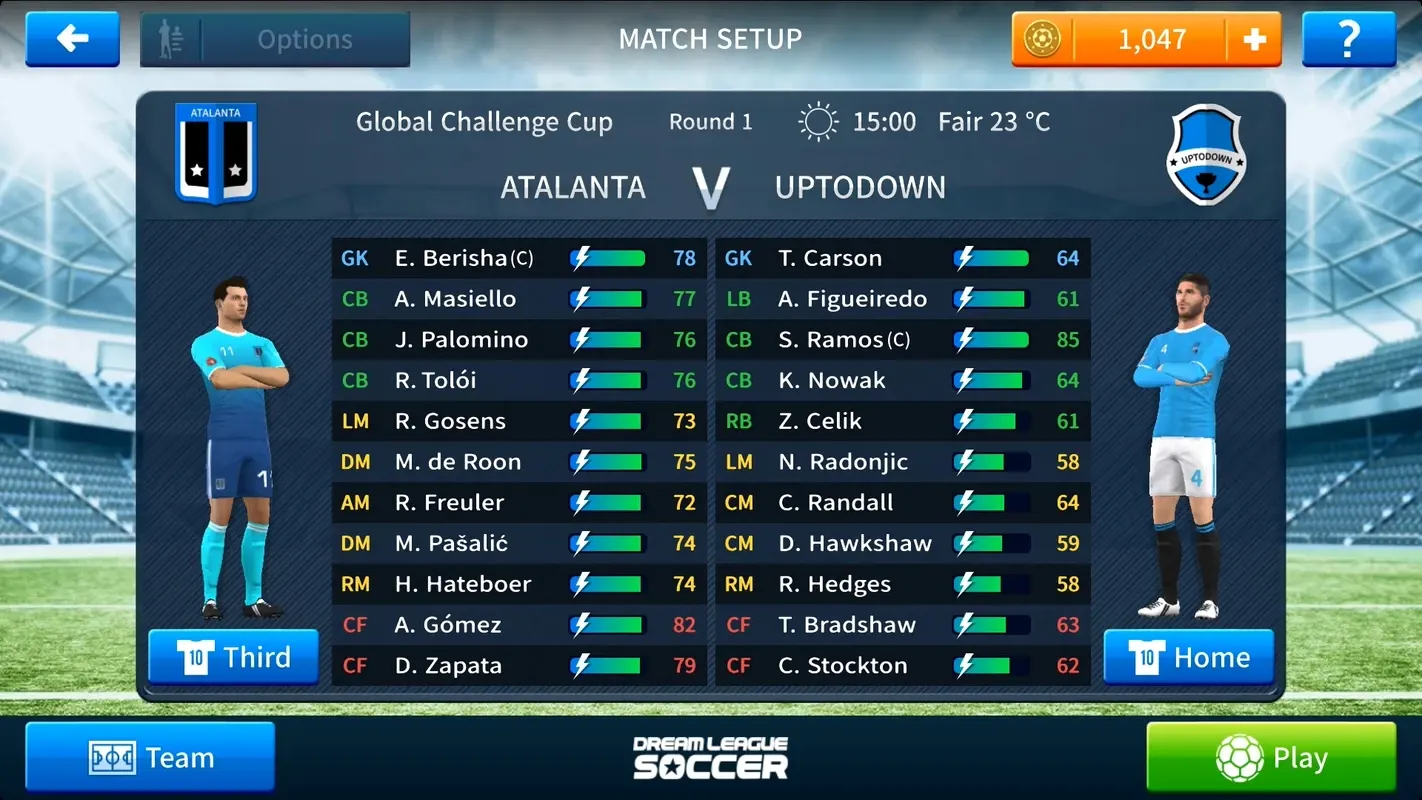The width and height of the screenshot is (1422, 800).
Task: Select S. Ramos in Uptodown lineup
Action: 903,340
